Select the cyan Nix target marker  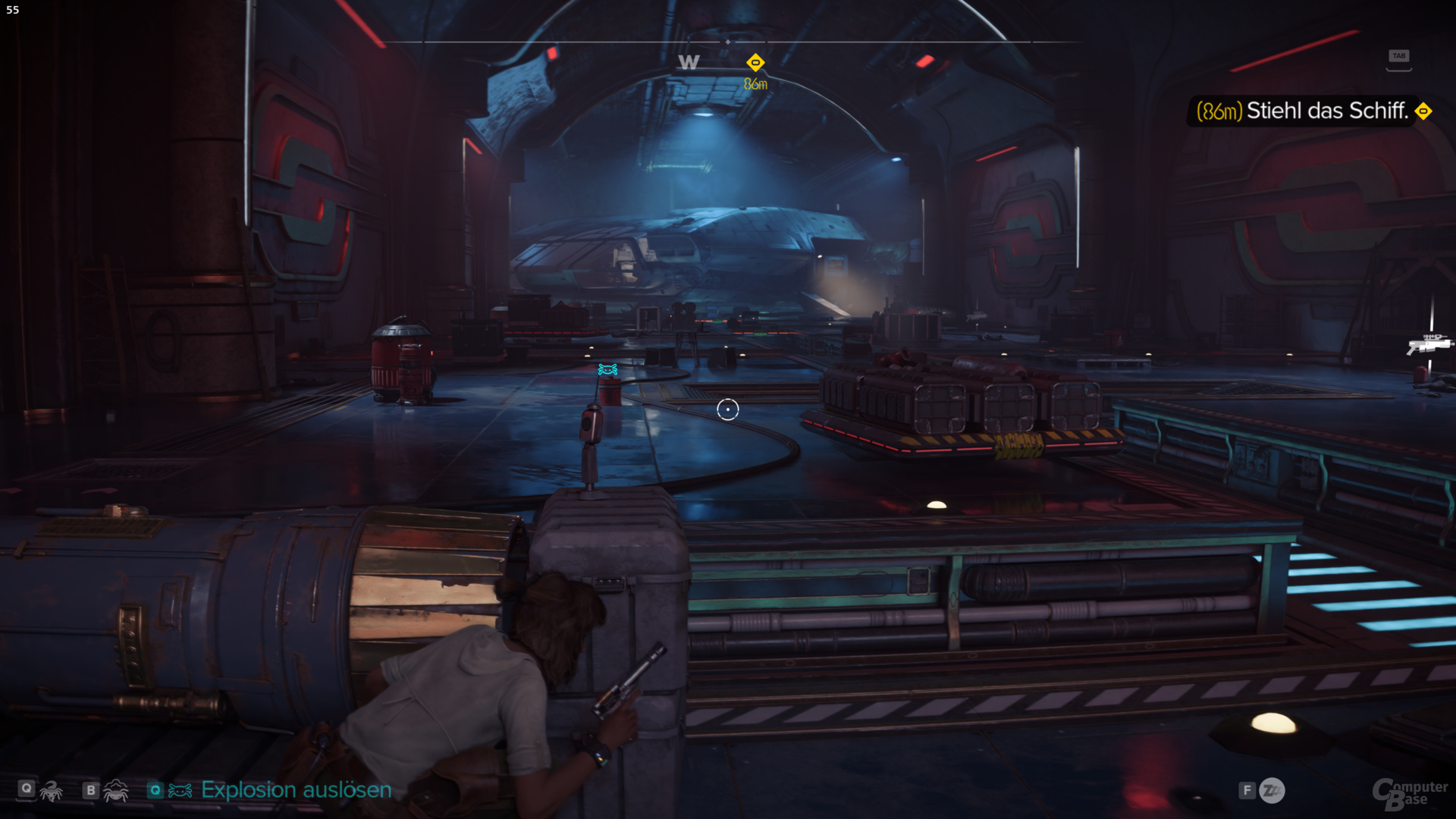(x=607, y=369)
